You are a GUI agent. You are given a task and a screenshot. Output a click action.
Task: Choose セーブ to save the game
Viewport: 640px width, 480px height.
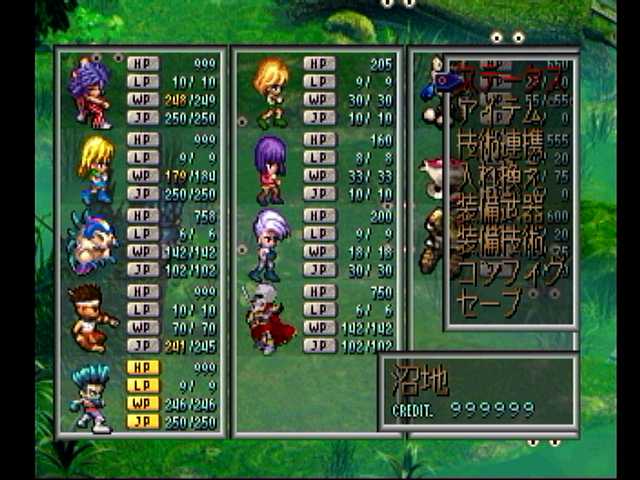click(490, 301)
